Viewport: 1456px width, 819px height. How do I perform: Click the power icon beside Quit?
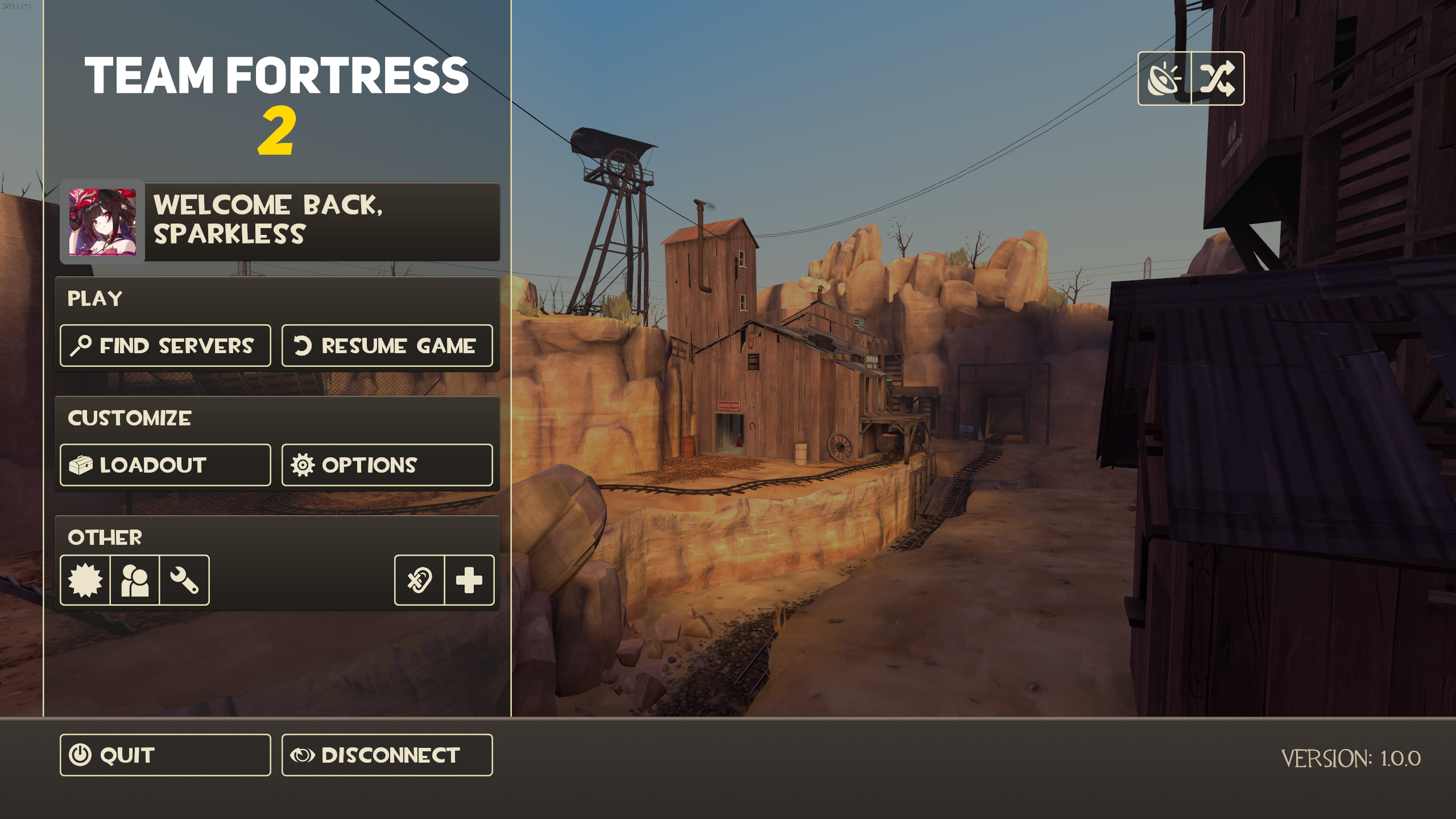click(81, 755)
